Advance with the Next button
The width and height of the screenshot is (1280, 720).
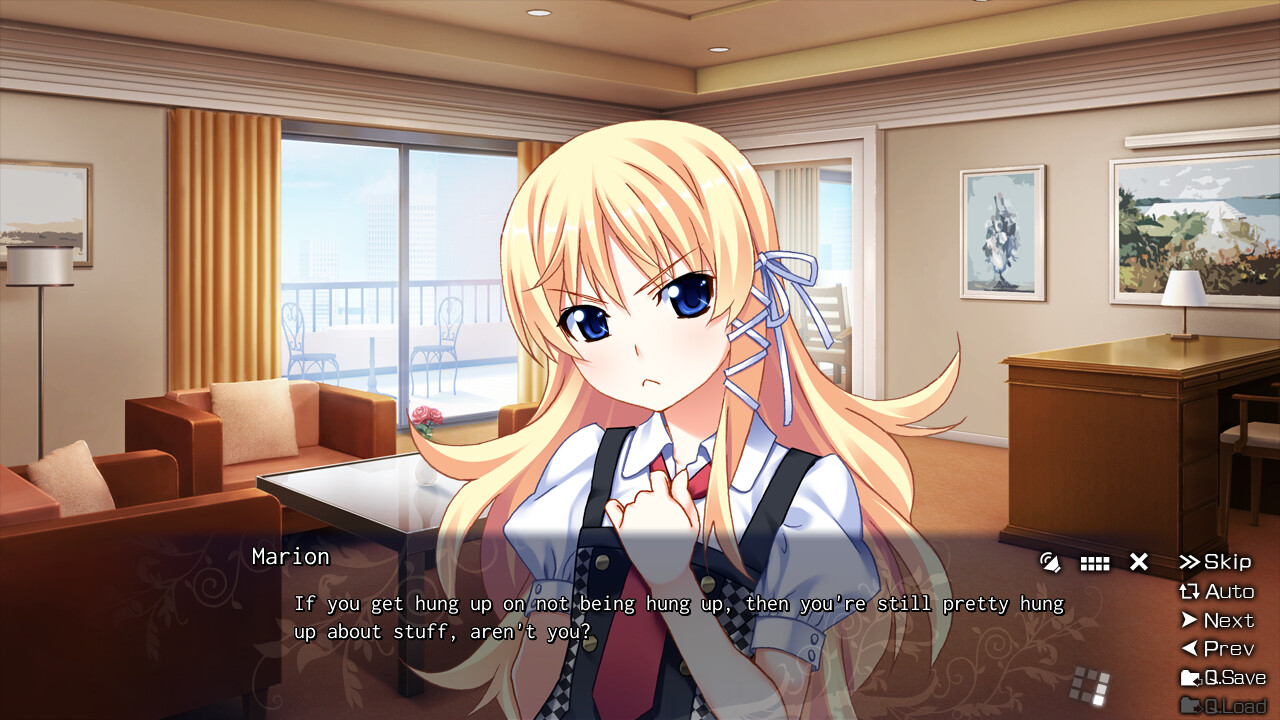pos(1216,620)
